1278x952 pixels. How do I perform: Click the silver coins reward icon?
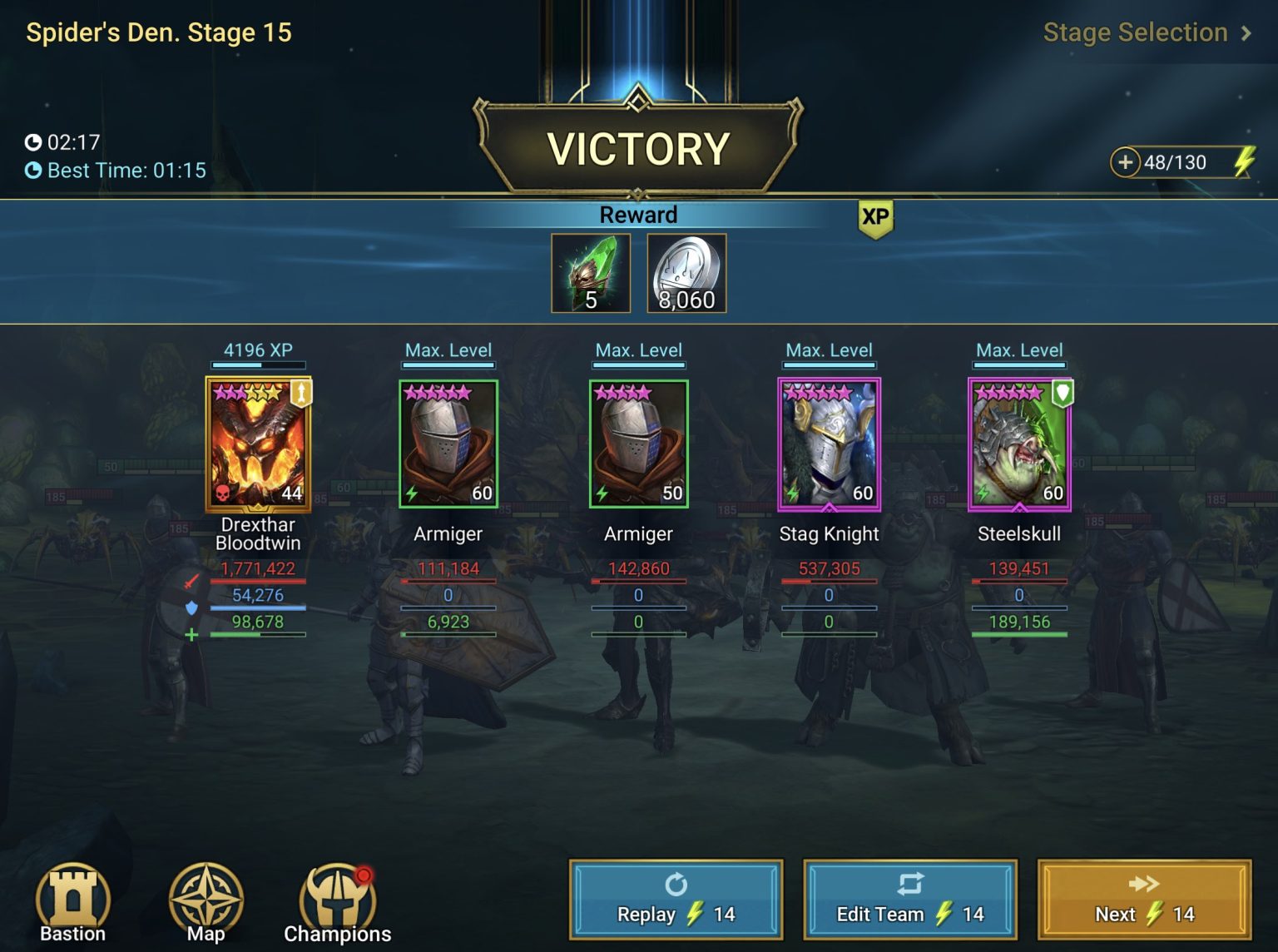pyautogui.click(x=685, y=272)
